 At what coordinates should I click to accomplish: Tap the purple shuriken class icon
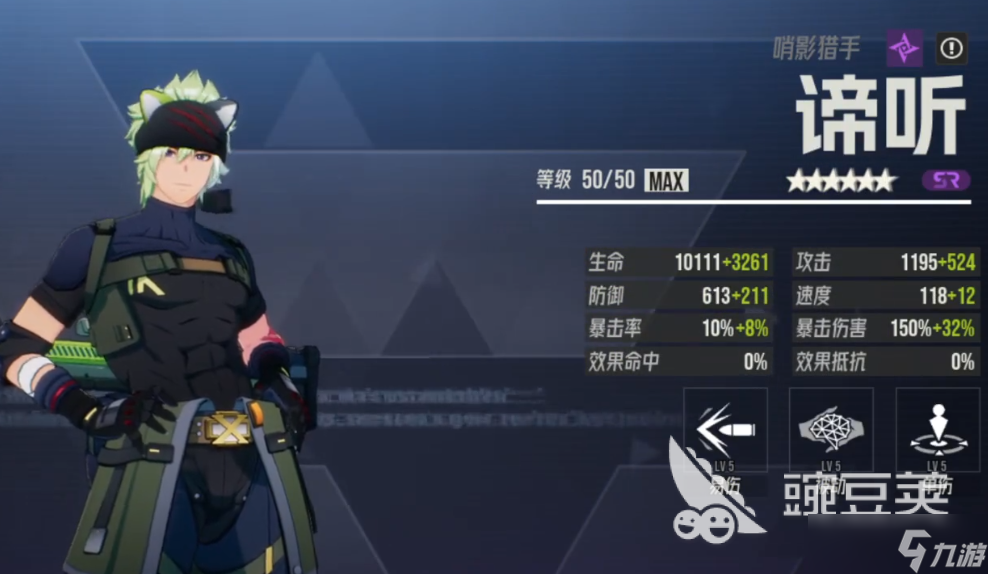(x=904, y=48)
